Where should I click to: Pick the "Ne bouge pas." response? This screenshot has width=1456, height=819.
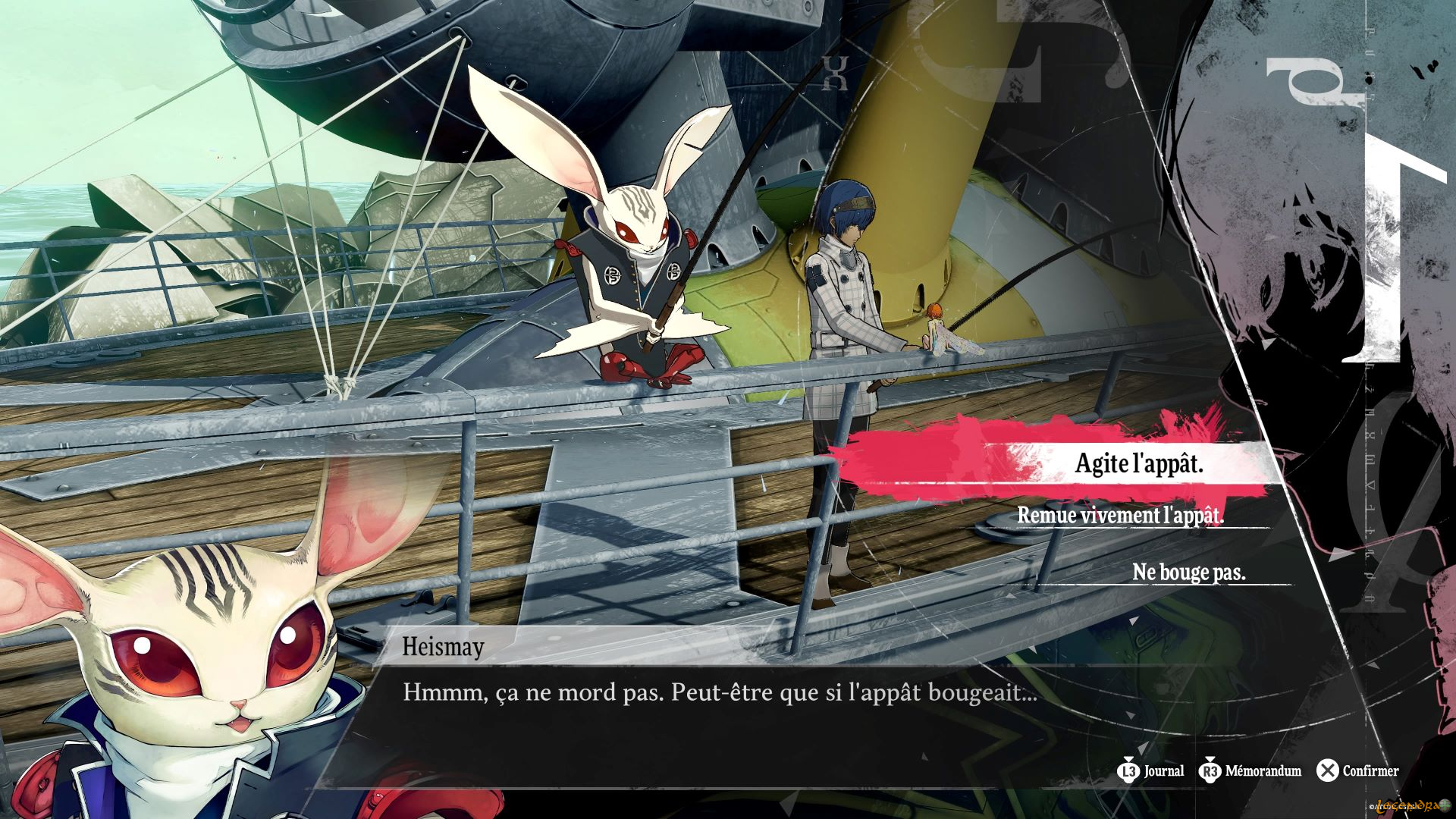1188,572
